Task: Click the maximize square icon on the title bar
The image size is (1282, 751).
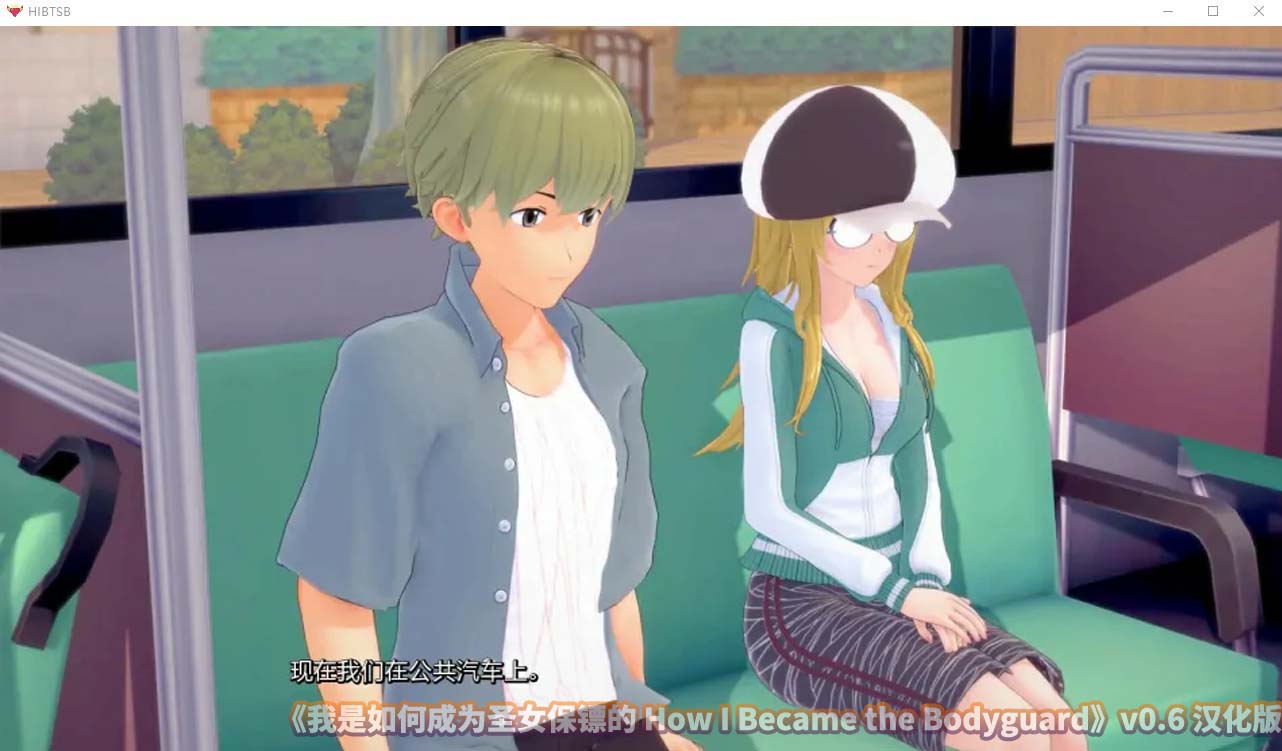Action: click(x=1212, y=12)
